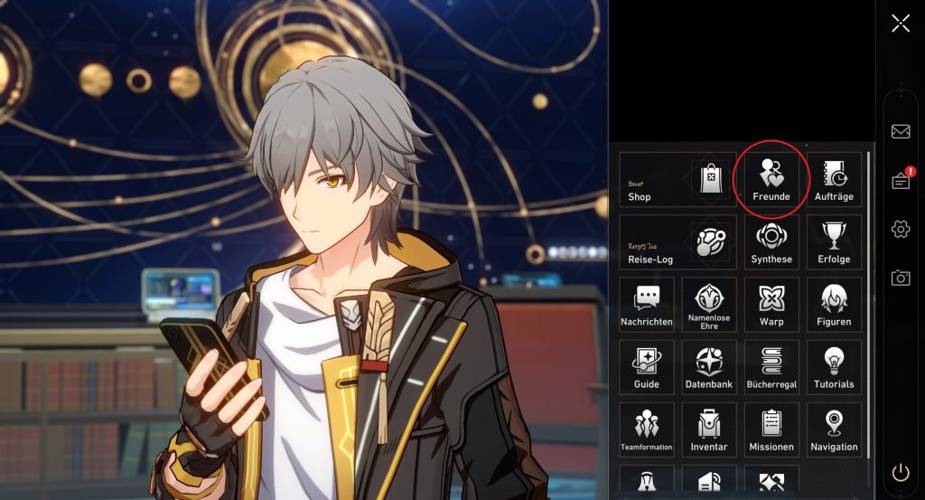The image size is (925, 500).
Task: Close the phone menu with the X
Action: tap(901, 23)
